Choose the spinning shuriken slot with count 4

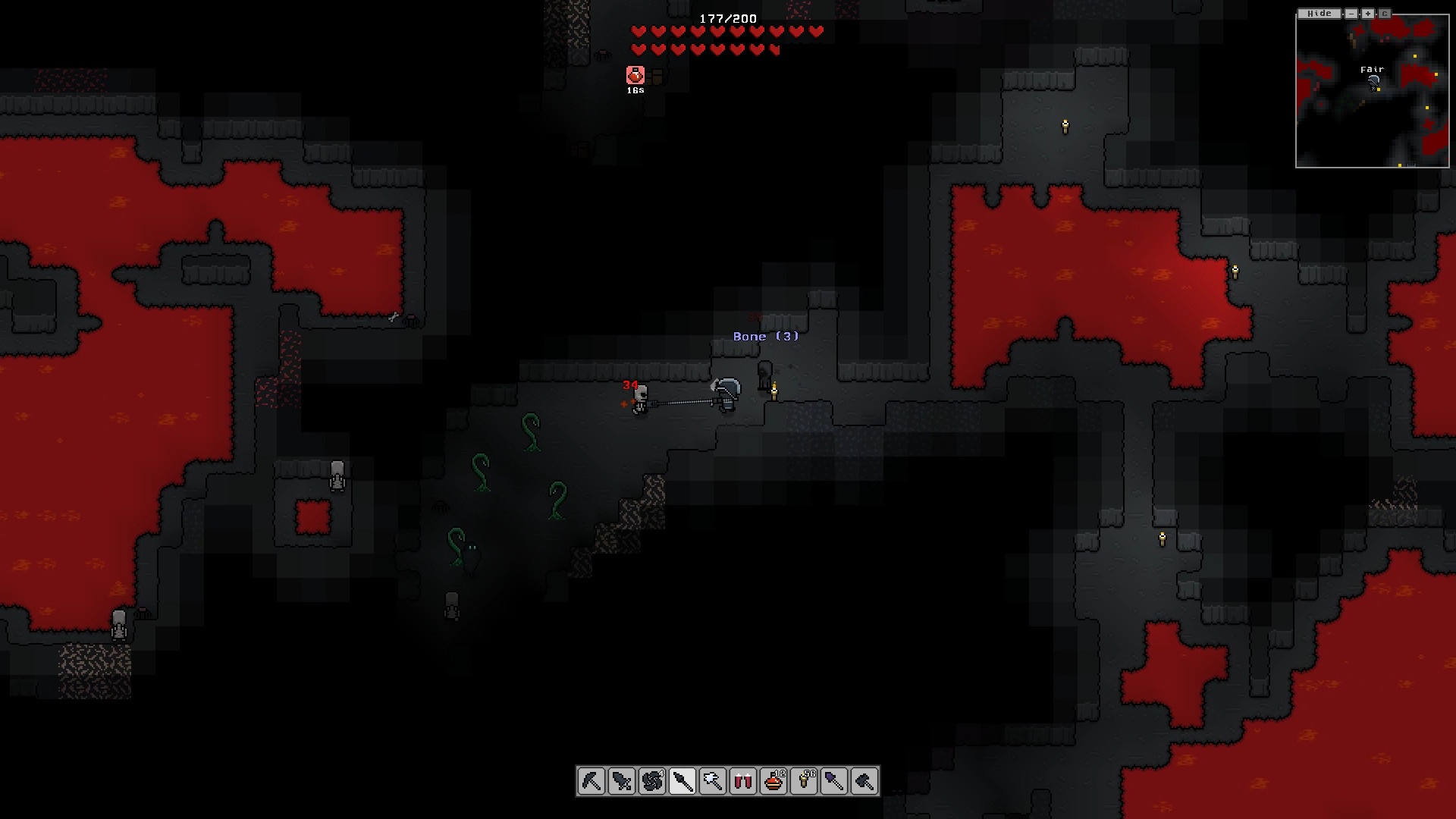click(x=652, y=781)
